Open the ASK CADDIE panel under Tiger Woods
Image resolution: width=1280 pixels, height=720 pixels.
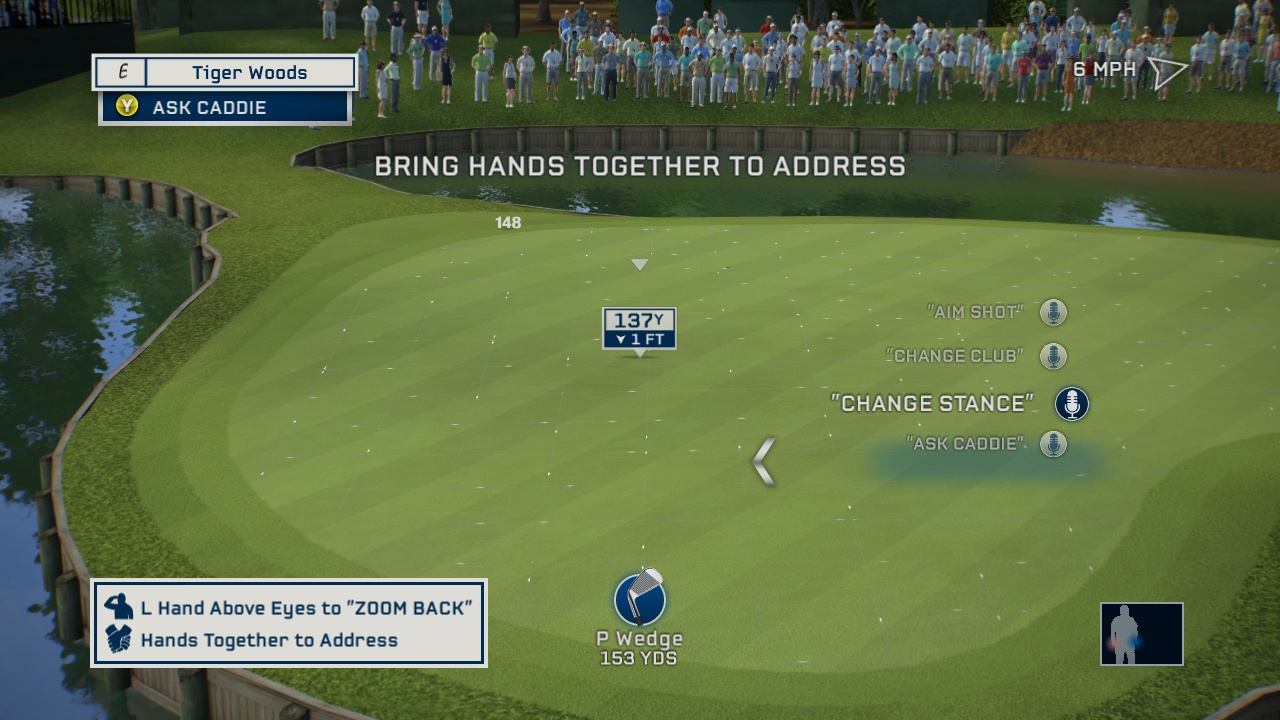(x=225, y=107)
